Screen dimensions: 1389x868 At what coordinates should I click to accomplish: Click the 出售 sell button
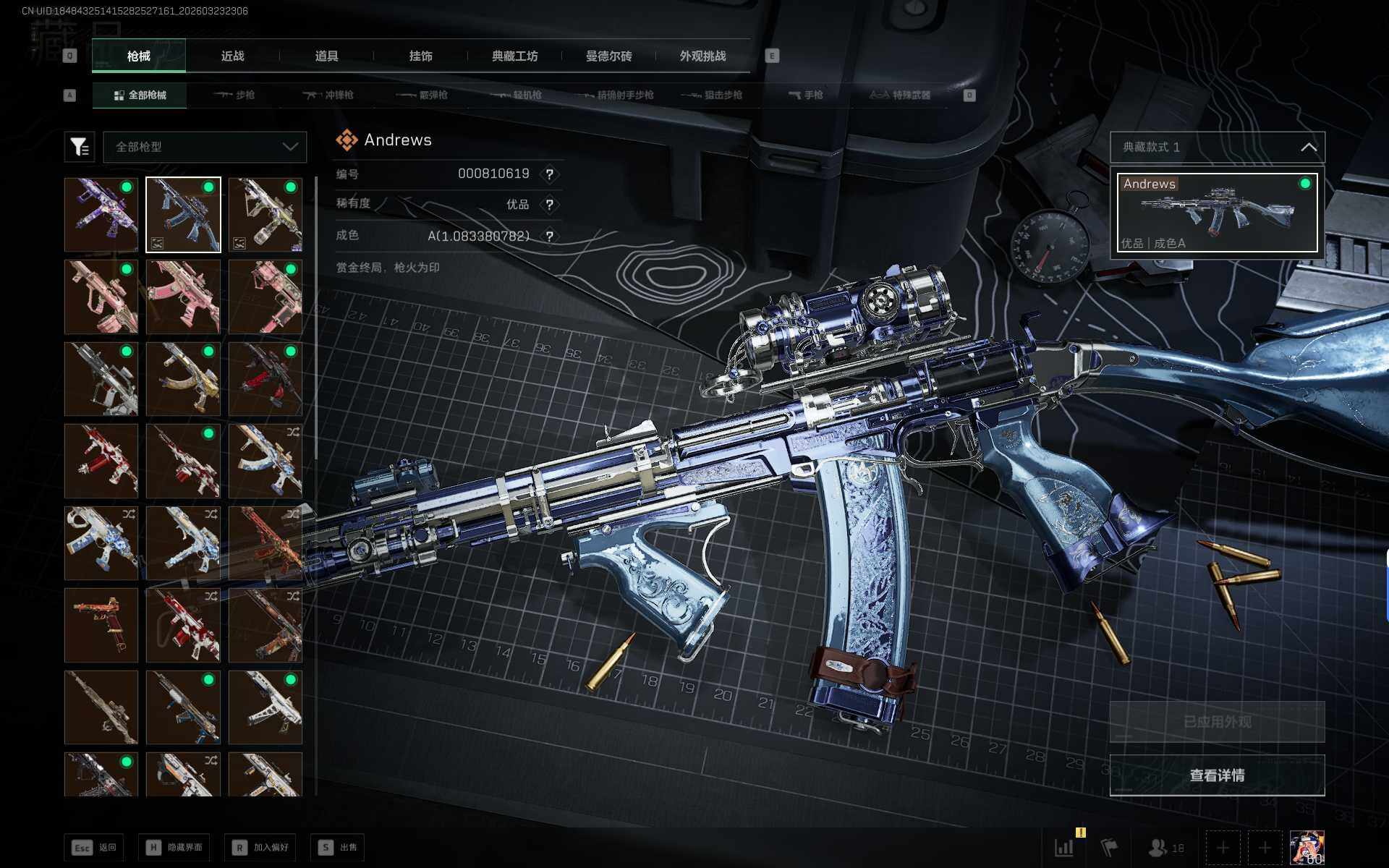click(x=338, y=847)
